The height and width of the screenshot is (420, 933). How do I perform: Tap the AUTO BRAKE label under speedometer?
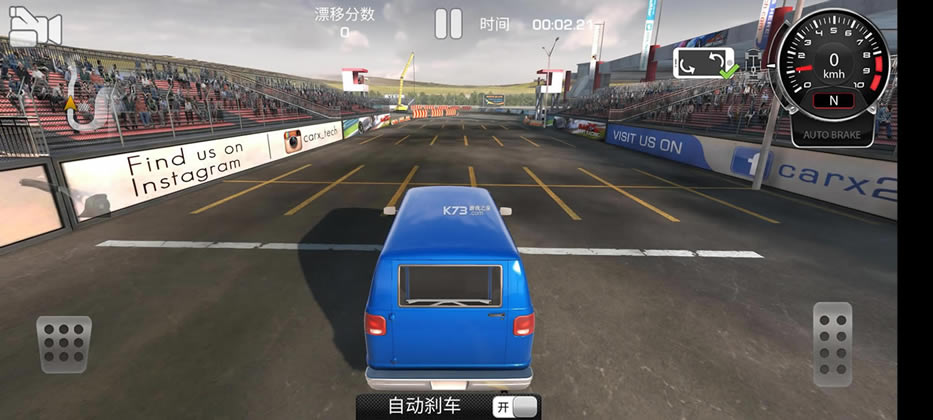point(832,133)
